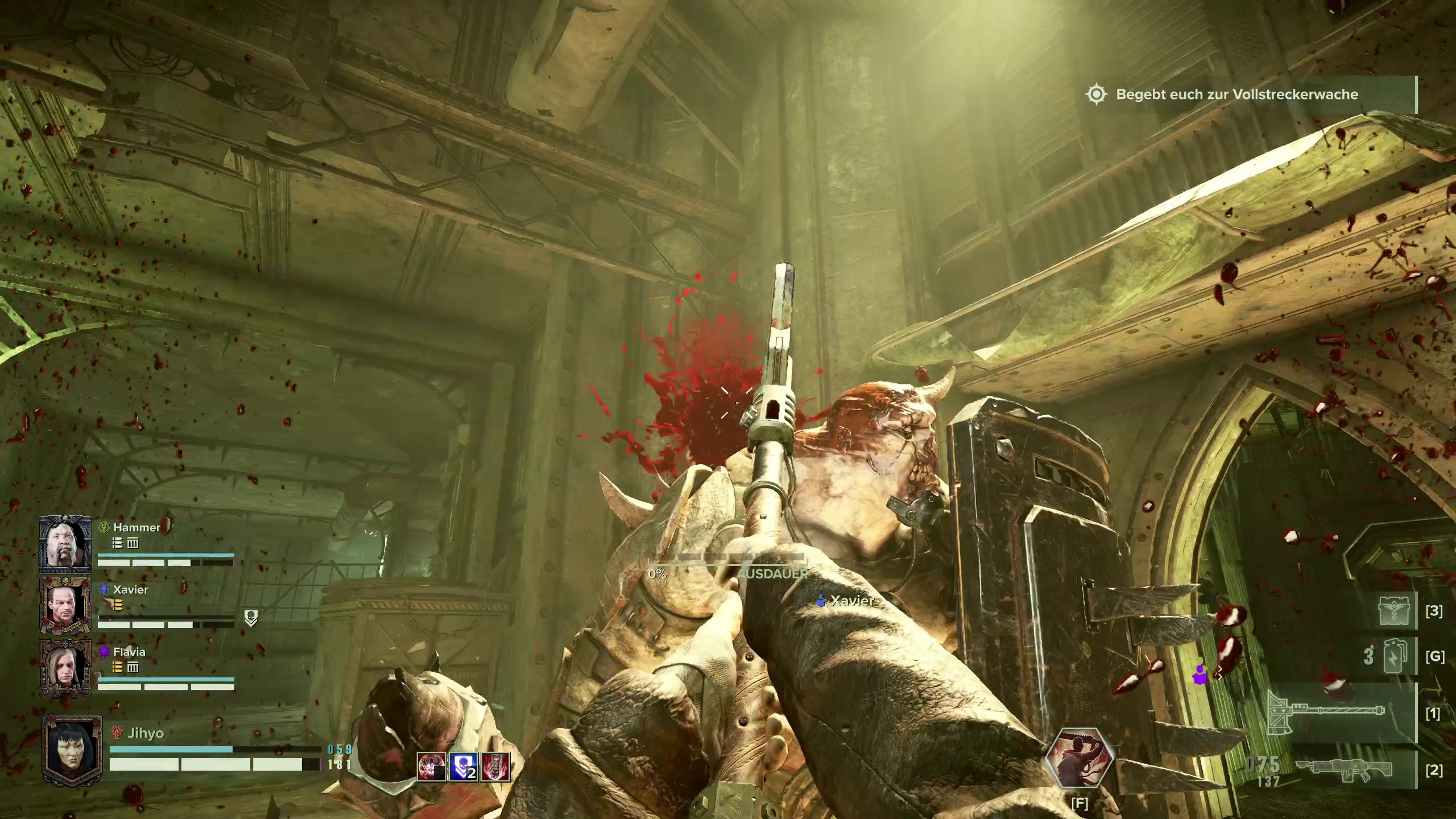Select teammate Xavier's portrait
The height and width of the screenshot is (819, 1456).
point(65,606)
